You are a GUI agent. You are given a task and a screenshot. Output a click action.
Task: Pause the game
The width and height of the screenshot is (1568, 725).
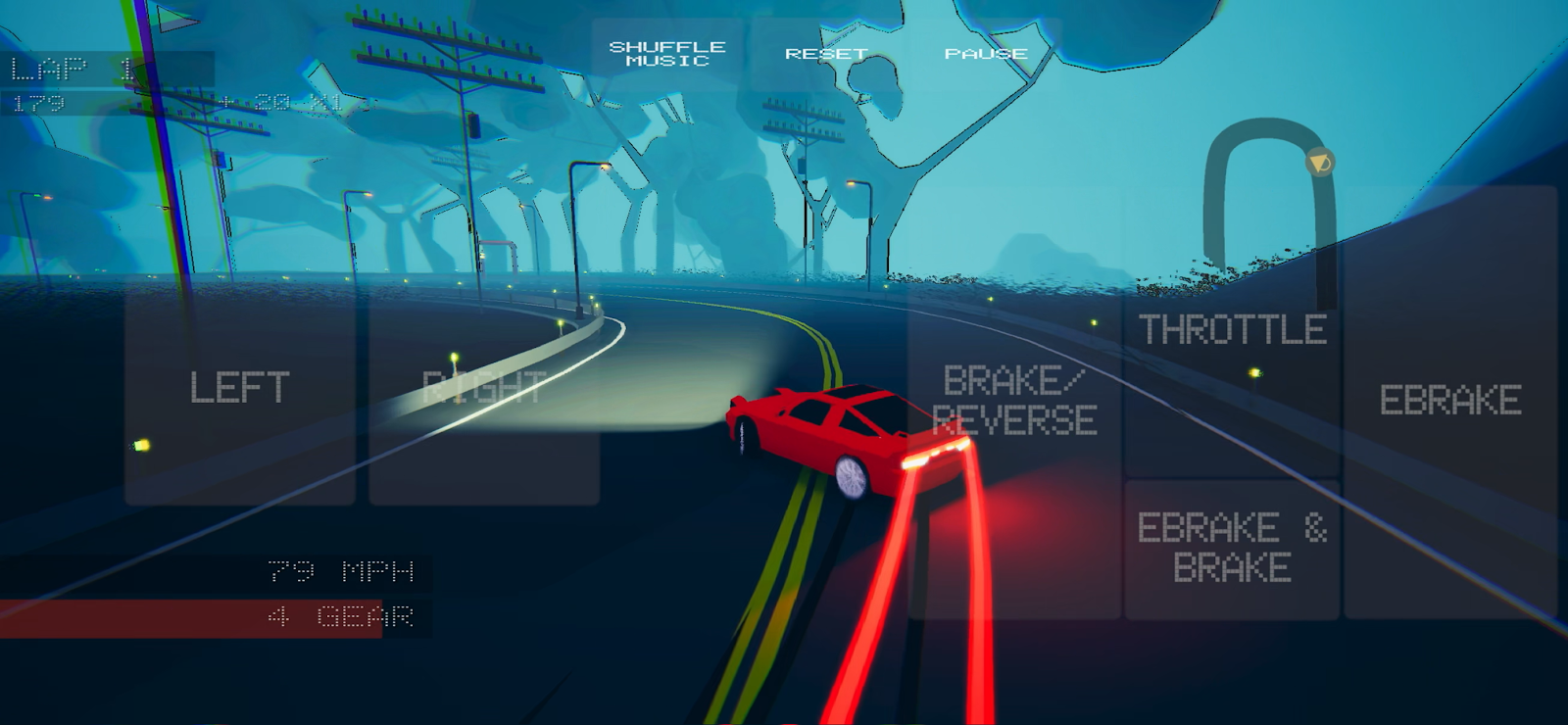pyautogui.click(x=985, y=54)
